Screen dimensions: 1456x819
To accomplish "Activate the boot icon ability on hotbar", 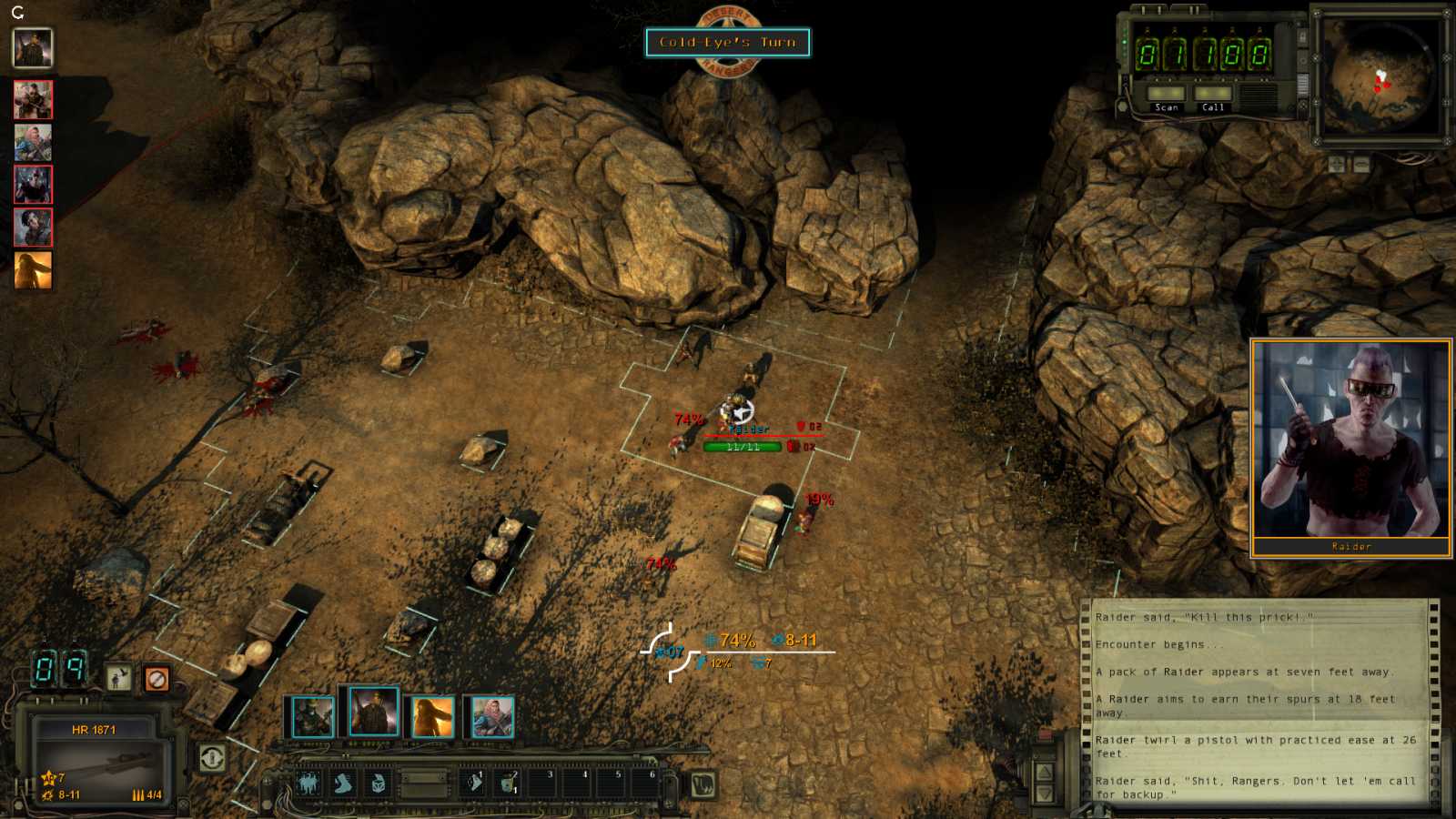I will click(343, 784).
